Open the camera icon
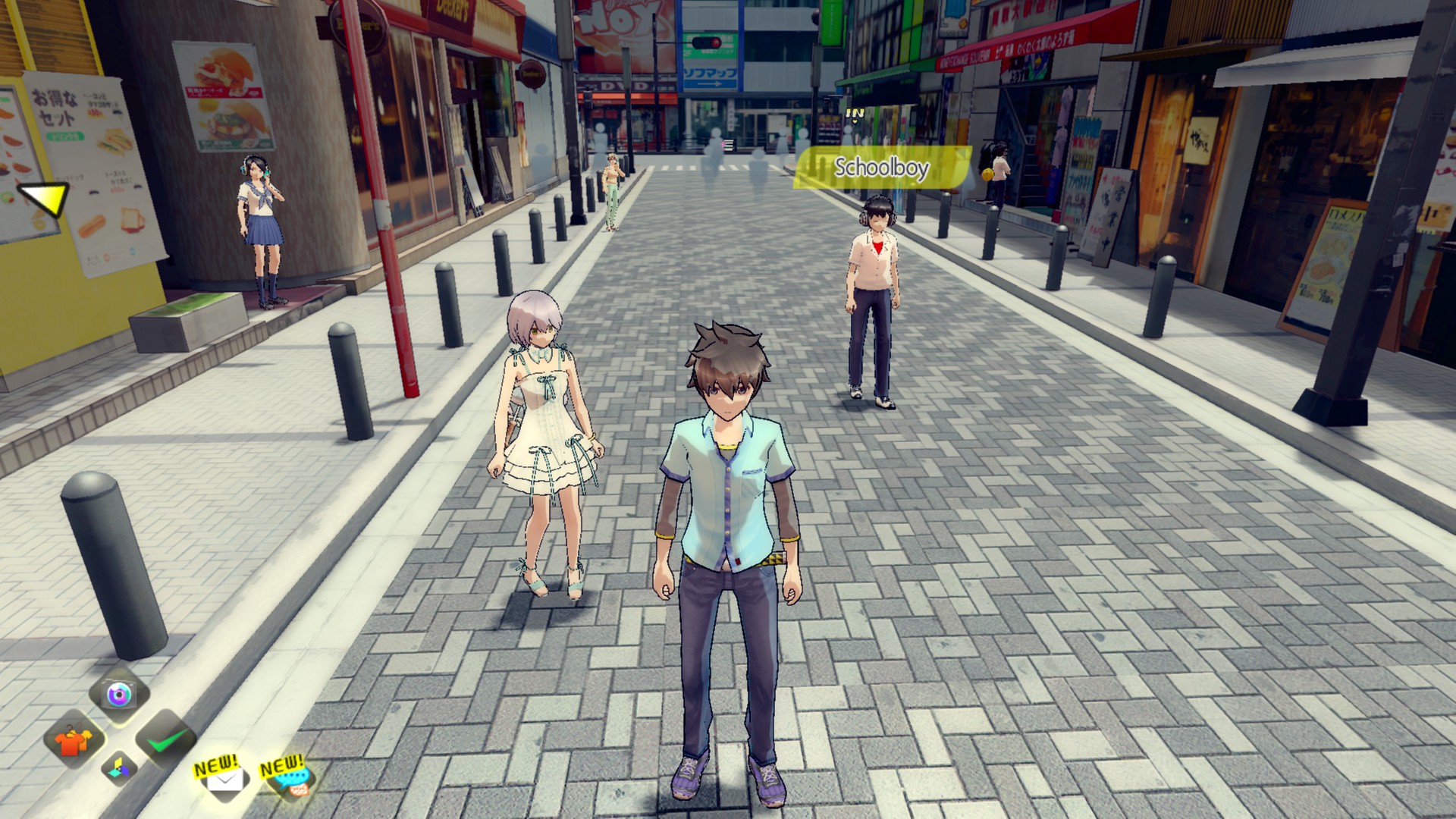The height and width of the screenshot is (819, 1456). [119, 693]
